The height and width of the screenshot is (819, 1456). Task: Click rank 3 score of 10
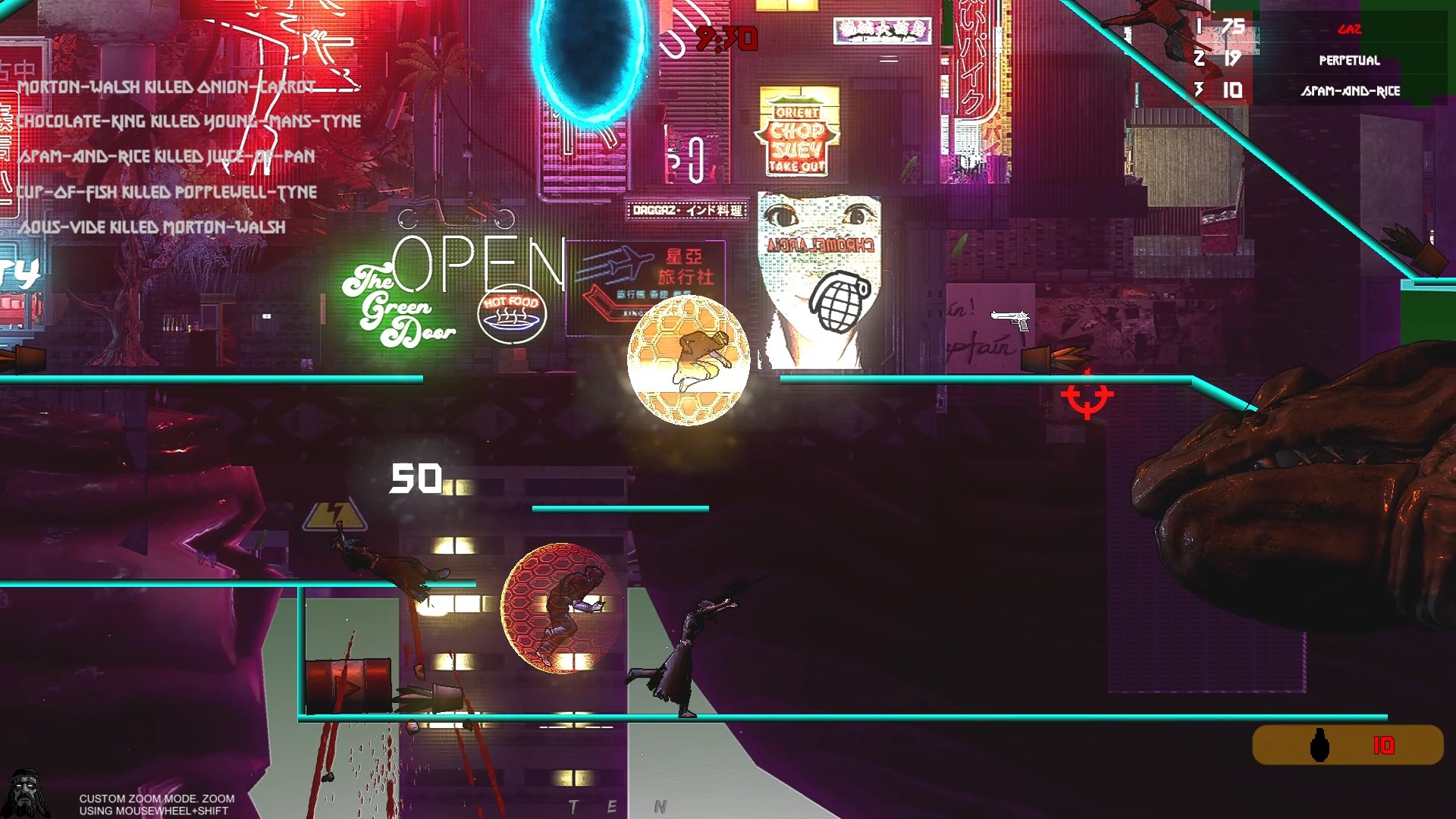(1232, 89)
